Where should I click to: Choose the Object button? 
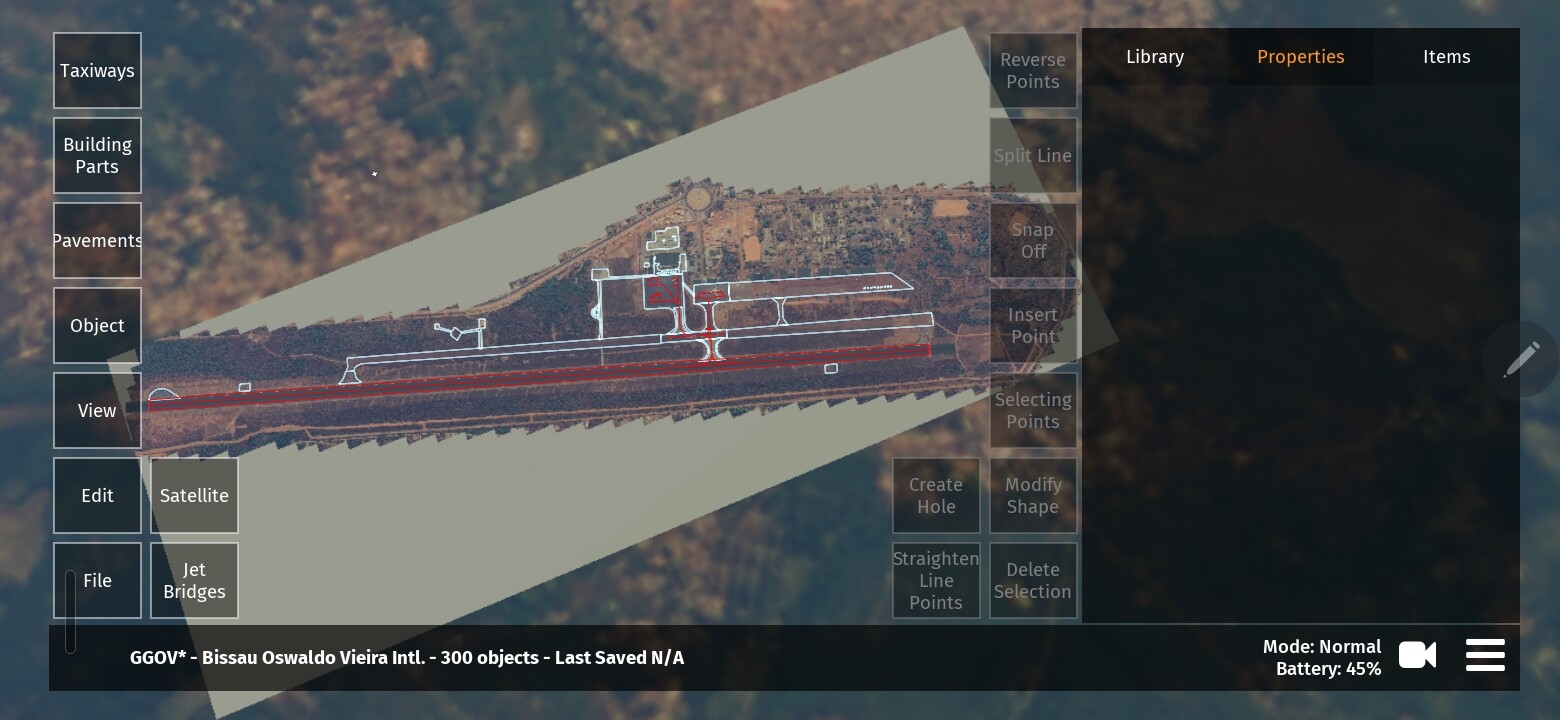coord(97,326)
